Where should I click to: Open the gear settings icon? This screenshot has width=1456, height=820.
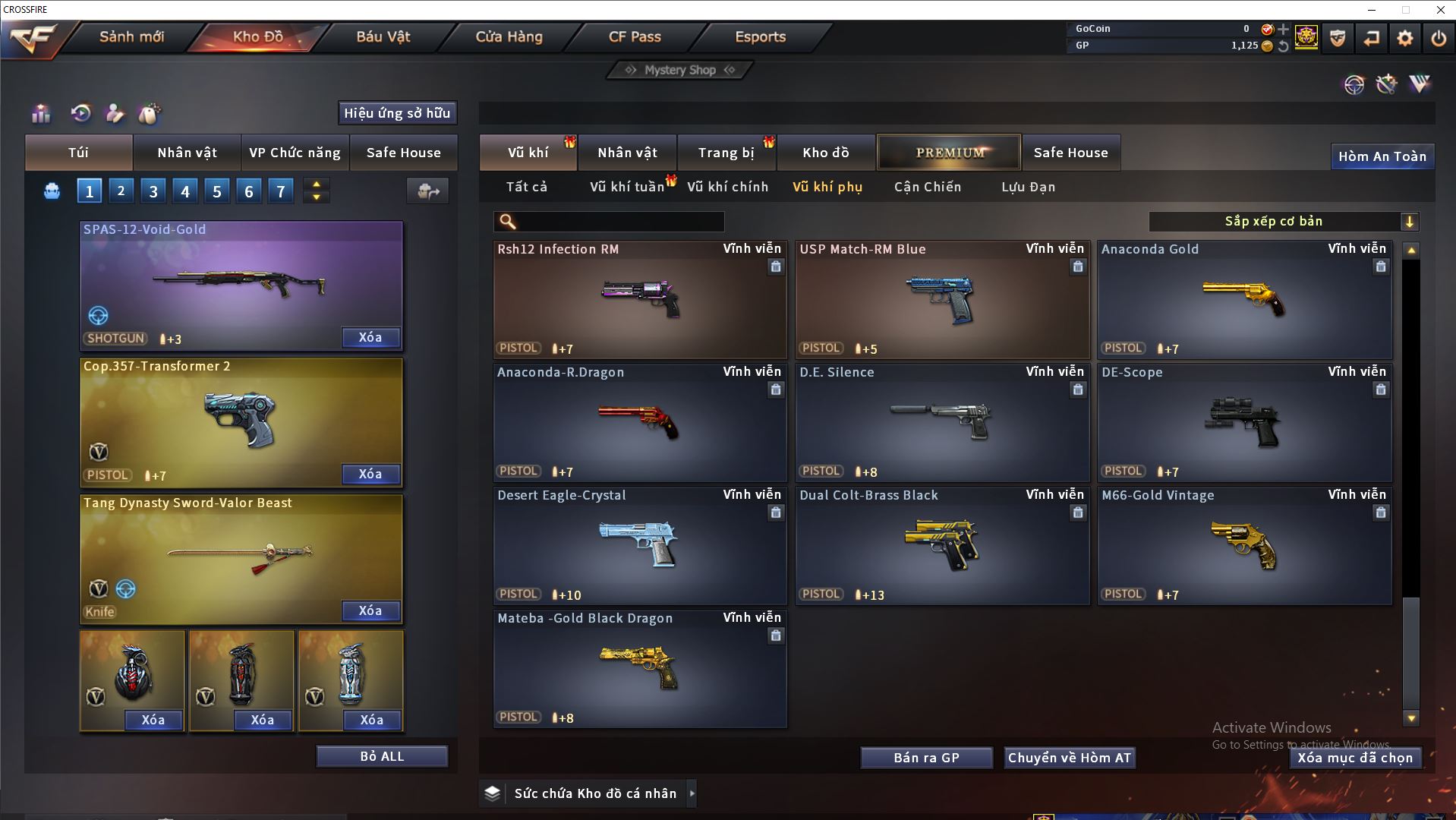click(x=1404, y=38)
